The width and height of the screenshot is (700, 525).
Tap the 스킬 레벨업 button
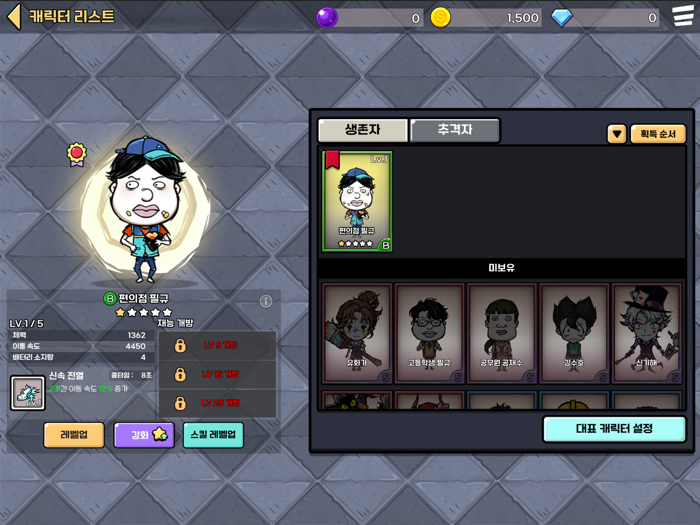point(213,435)
